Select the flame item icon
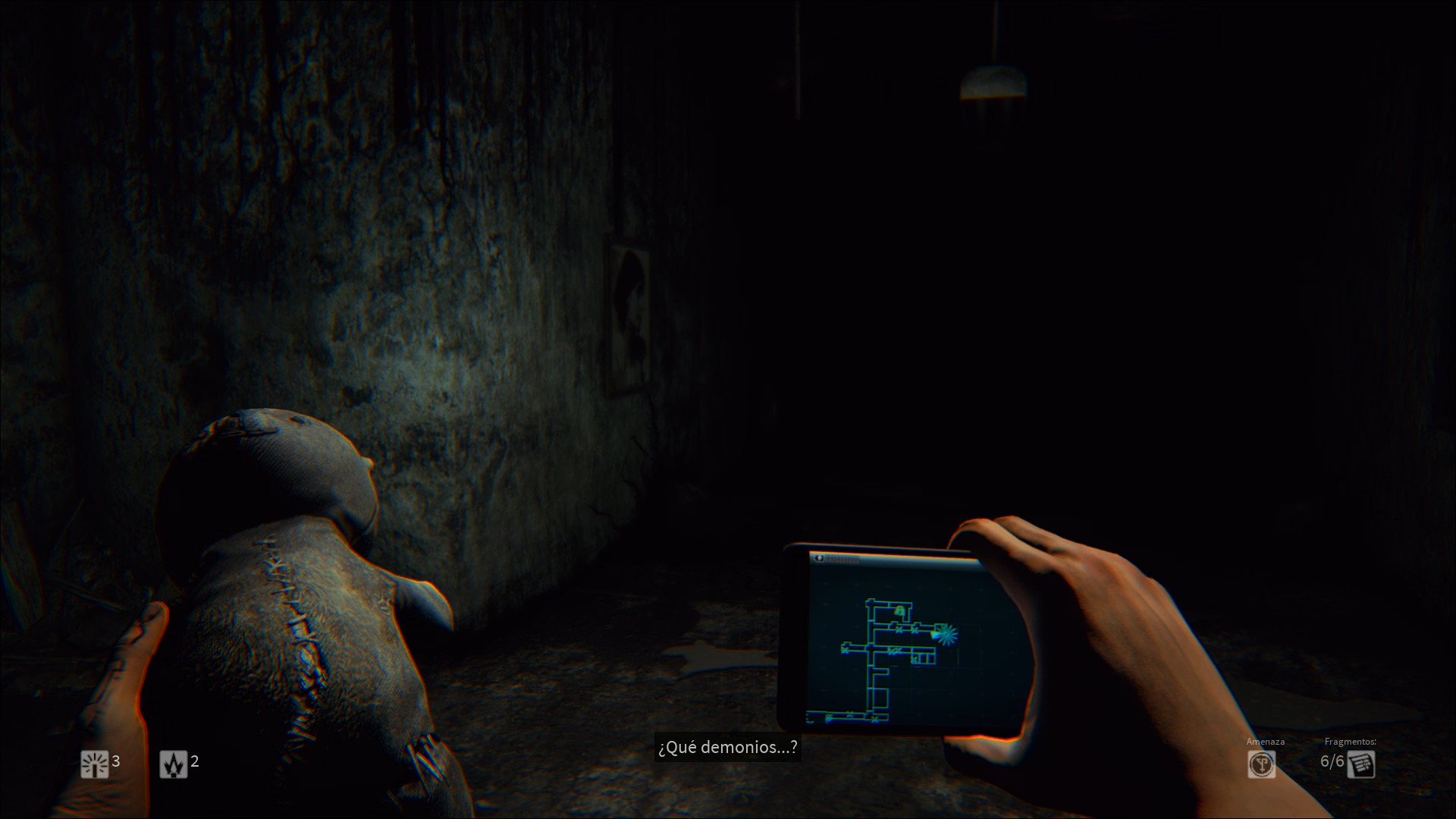 coord(174,764)
